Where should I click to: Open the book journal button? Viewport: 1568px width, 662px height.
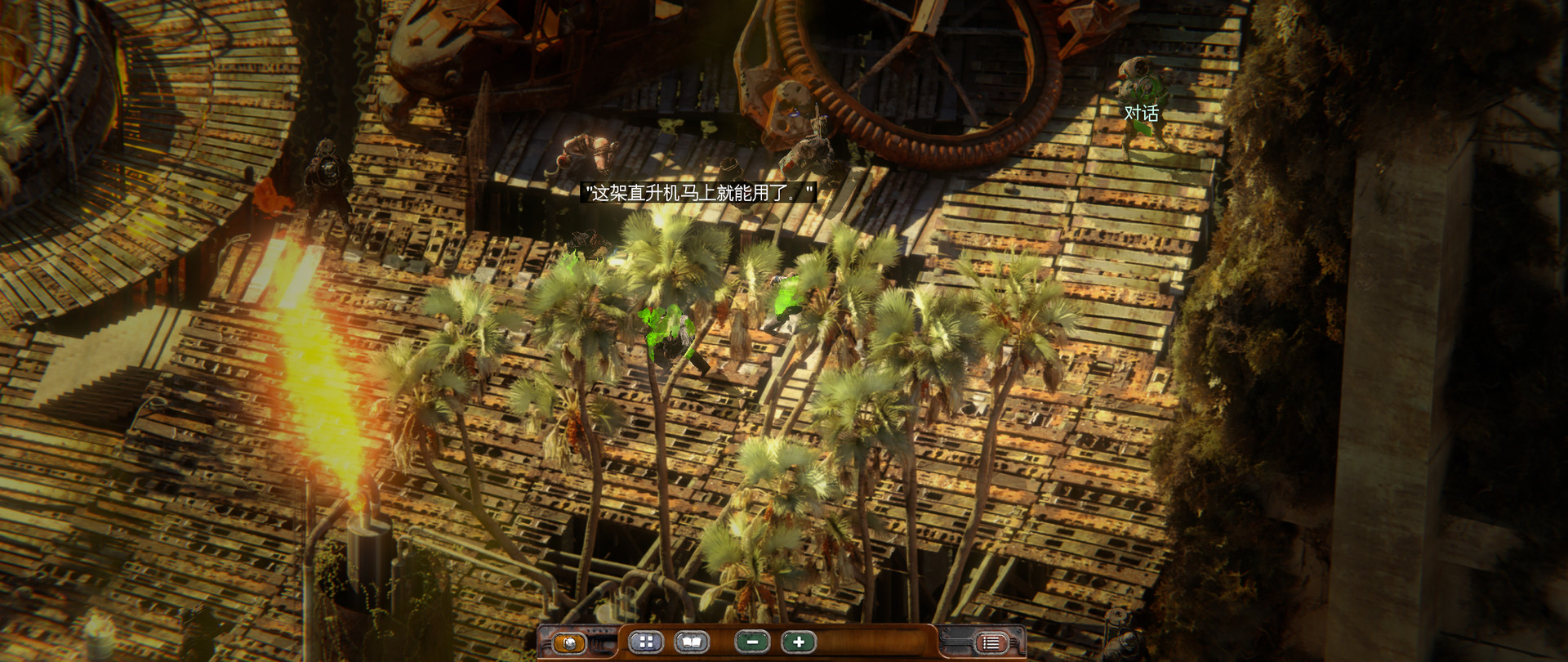click(691, 642)
